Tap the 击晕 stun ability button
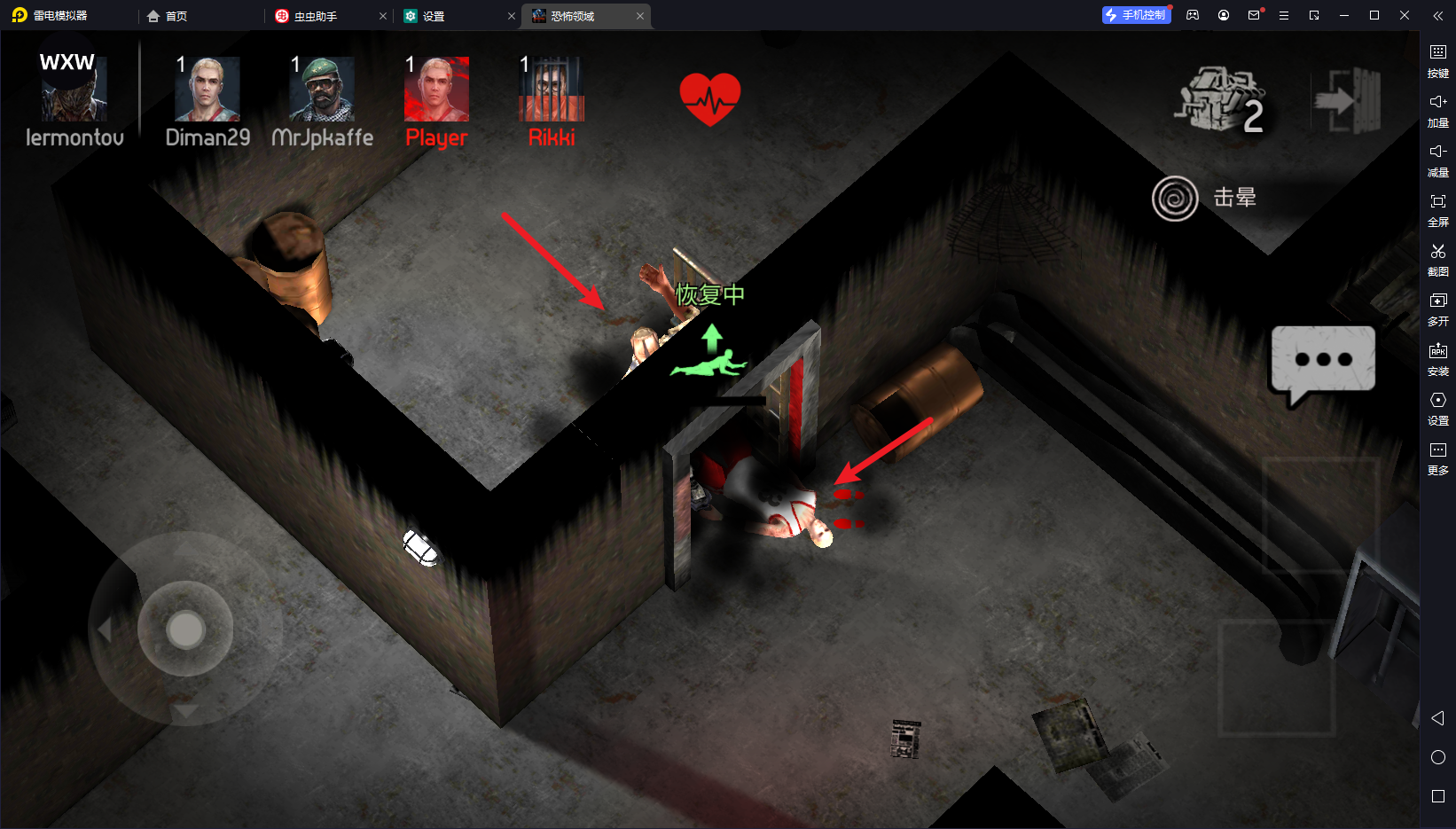 1176,199
